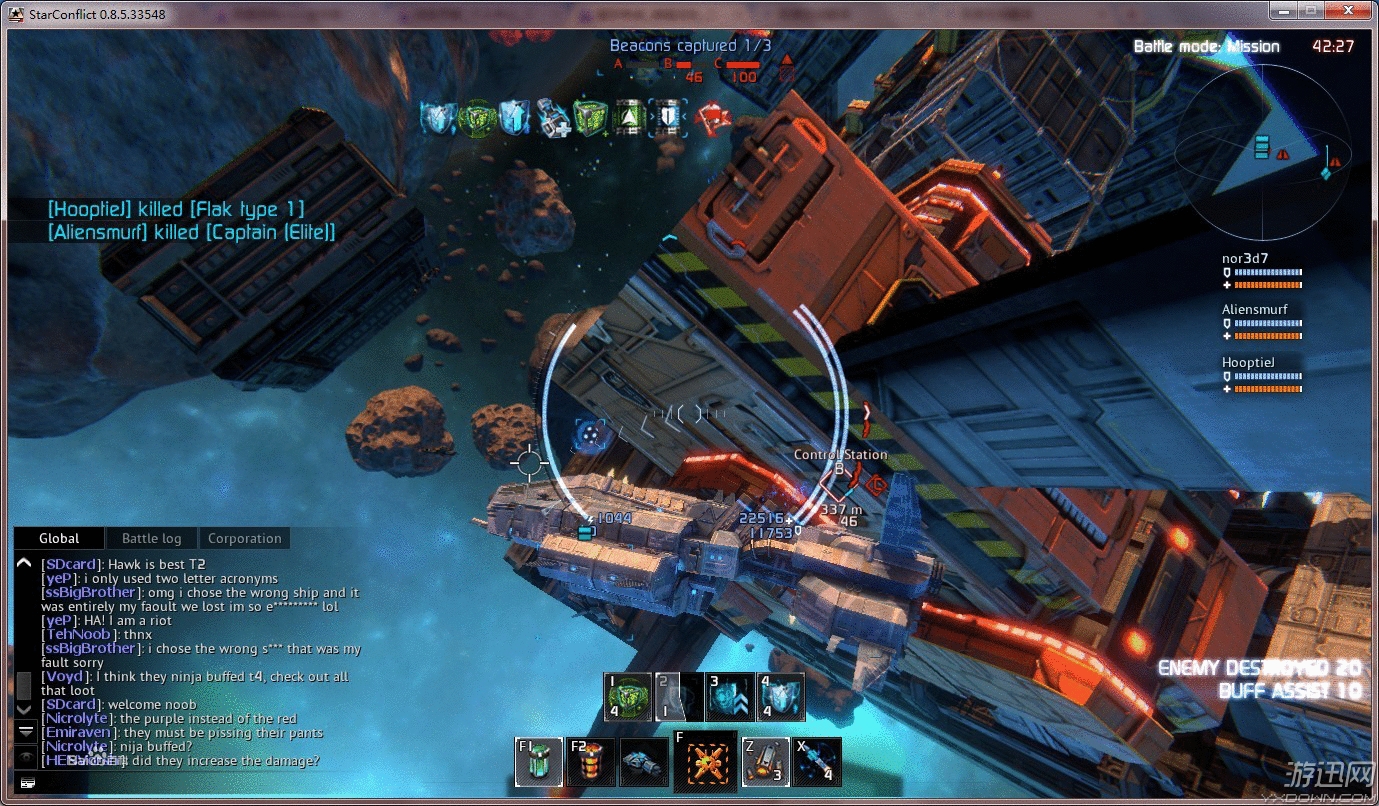Screen dimensions: 1379x806
Task: Activate the module in slot 2 on cooldown
Action: tap(679, 697)
